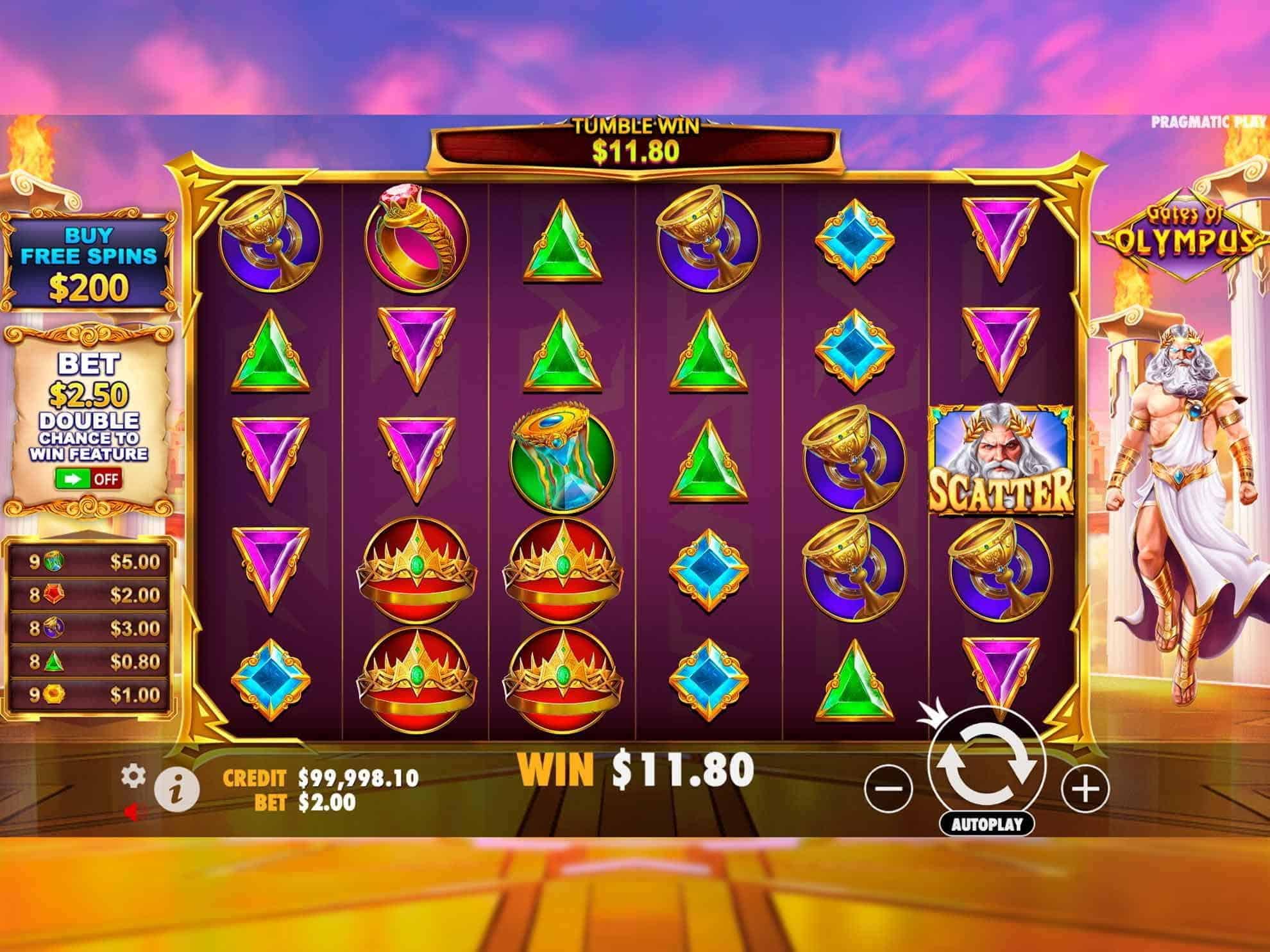Decrease the bet with the minus button

pos(889,788)
